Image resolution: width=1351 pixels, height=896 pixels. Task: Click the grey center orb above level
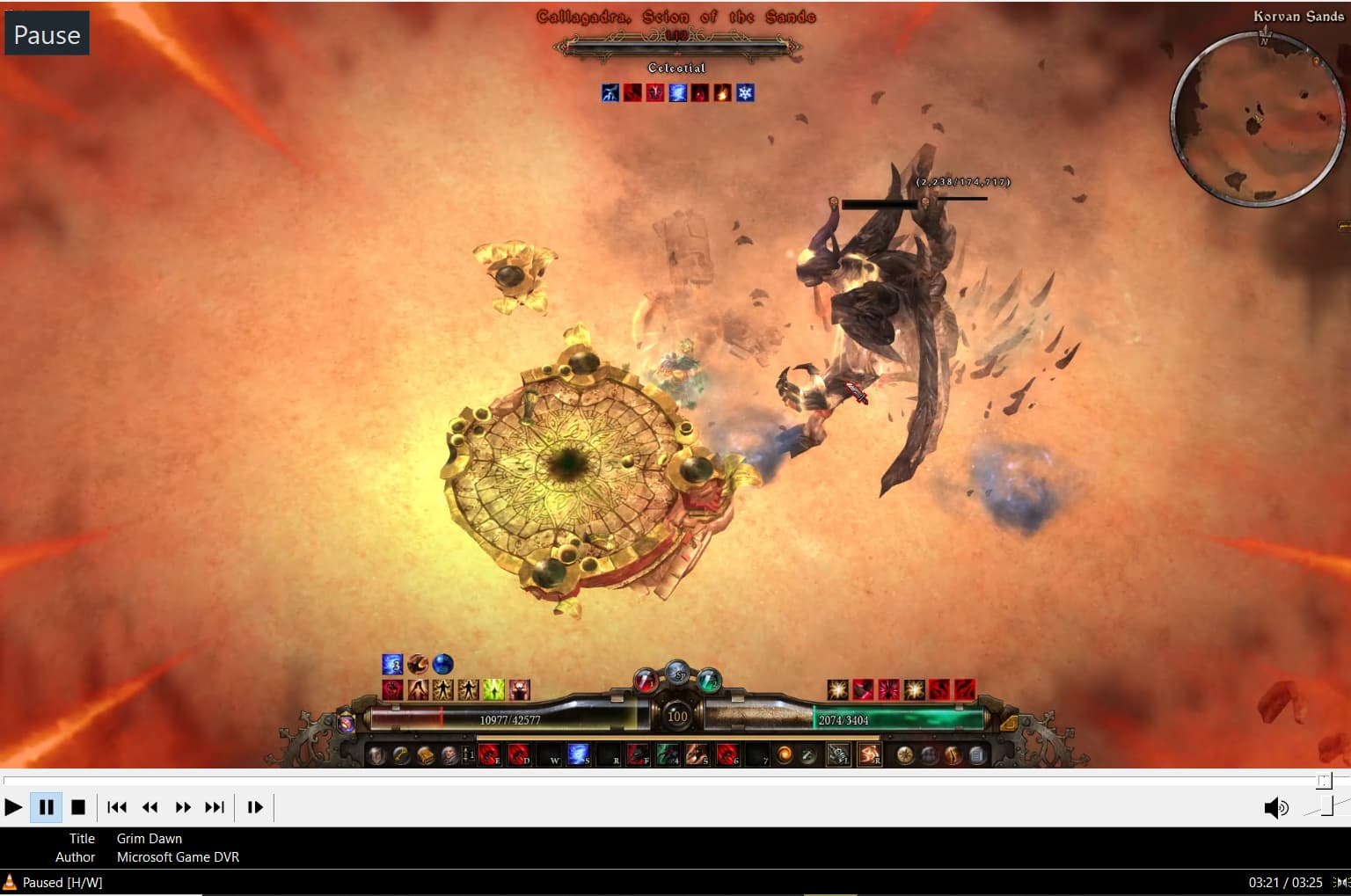[x=677, y=674]
